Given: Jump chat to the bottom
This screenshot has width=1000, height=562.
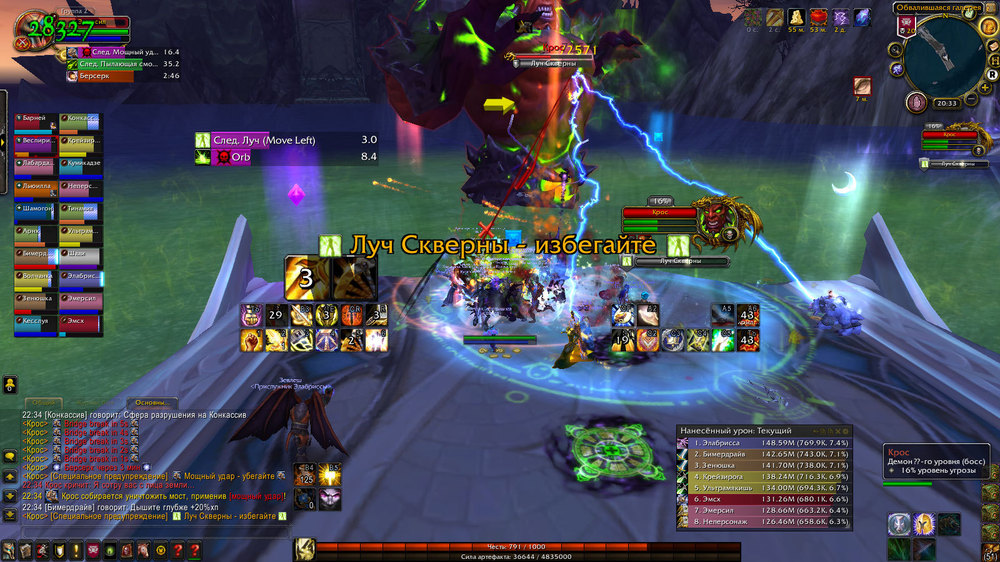Looking at the screenshot, I should point(9,516).
